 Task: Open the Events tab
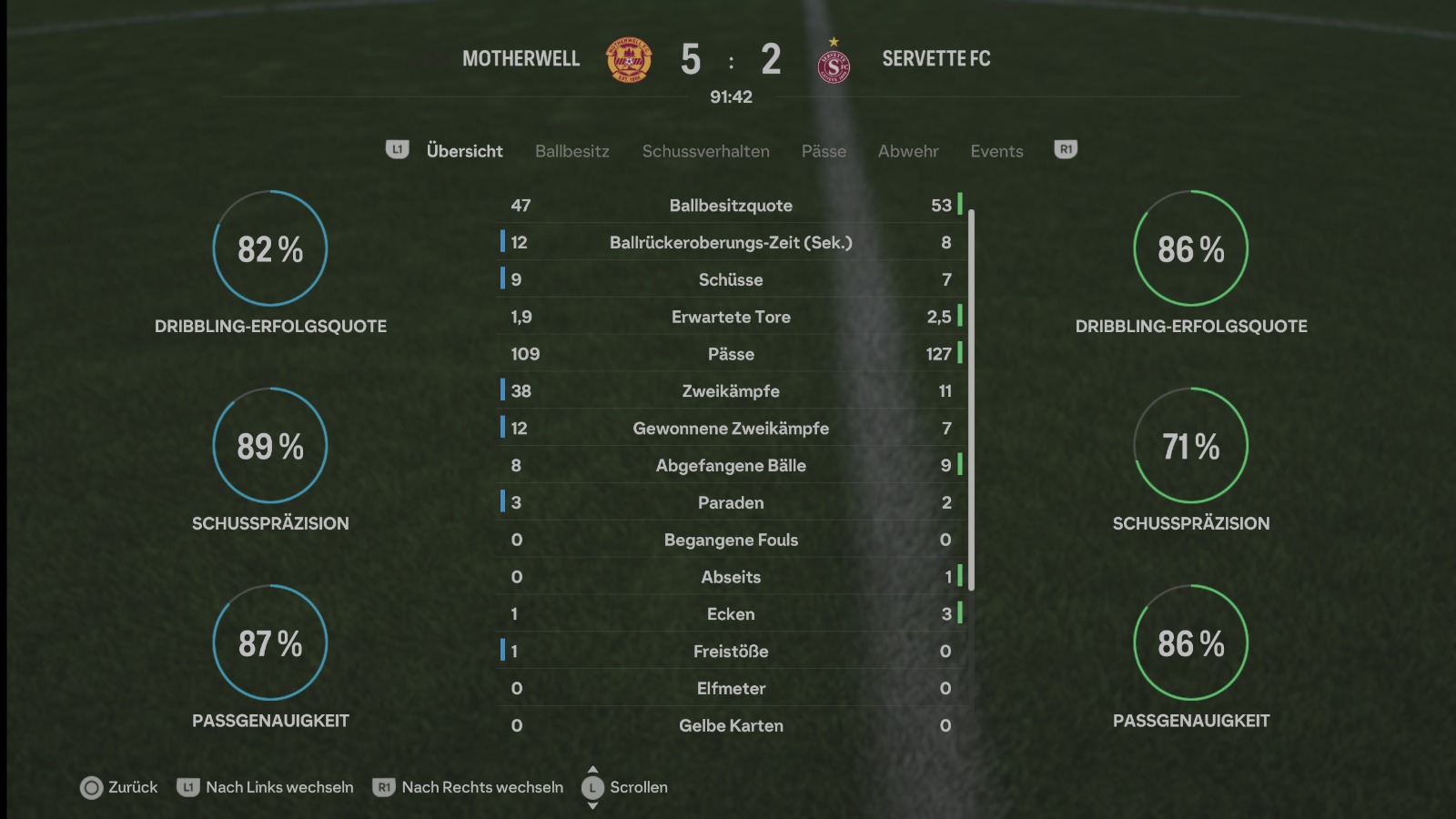996,151
